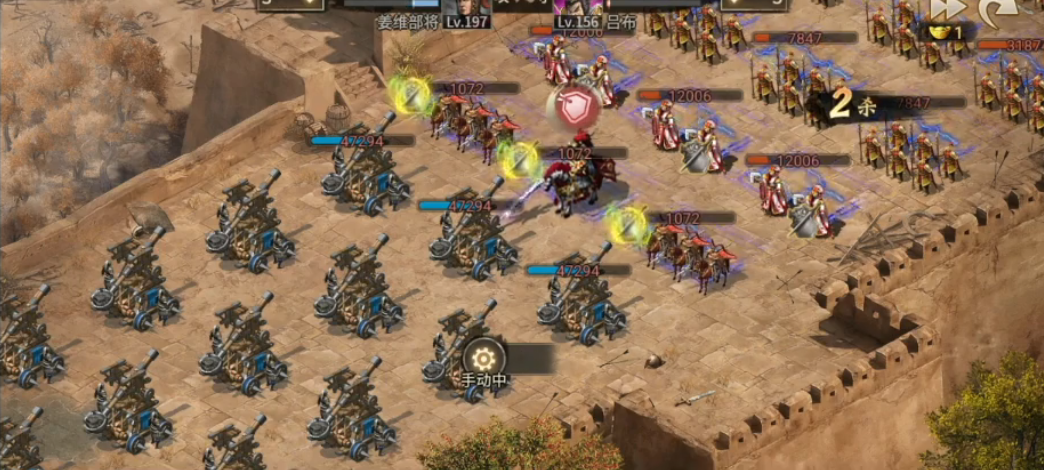This screenshot has width=1044, height=470.
Task: Click the curved arrow skip button
Action: click(997, 10)
